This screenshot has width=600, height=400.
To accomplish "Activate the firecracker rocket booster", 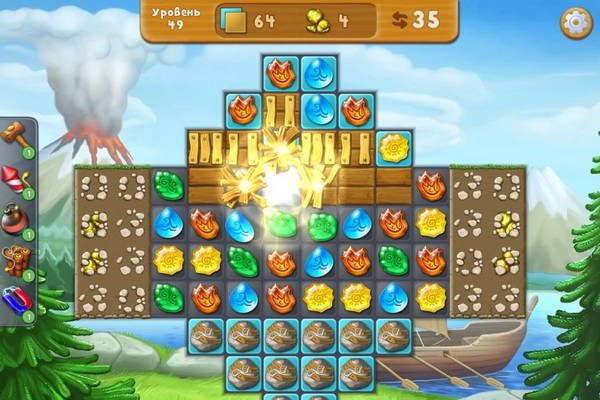I will pyautogui.click(x=16, y=180).
